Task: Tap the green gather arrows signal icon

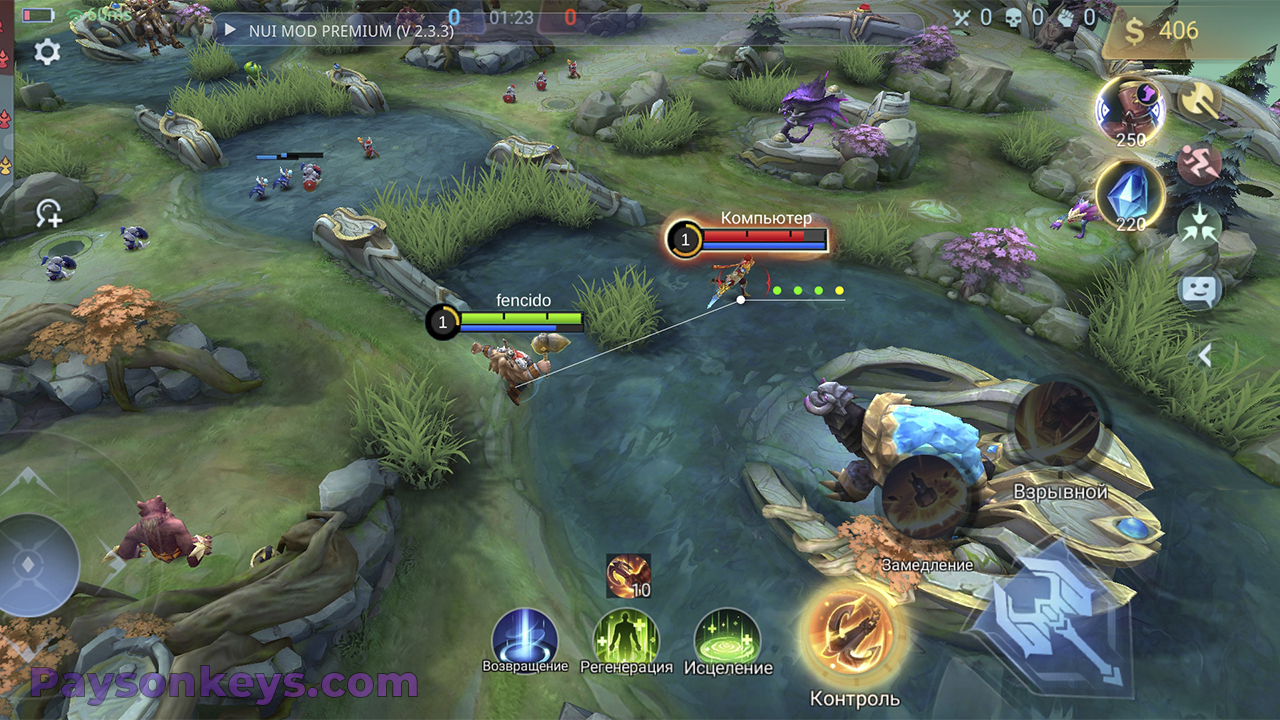Action: [1197, 225]
